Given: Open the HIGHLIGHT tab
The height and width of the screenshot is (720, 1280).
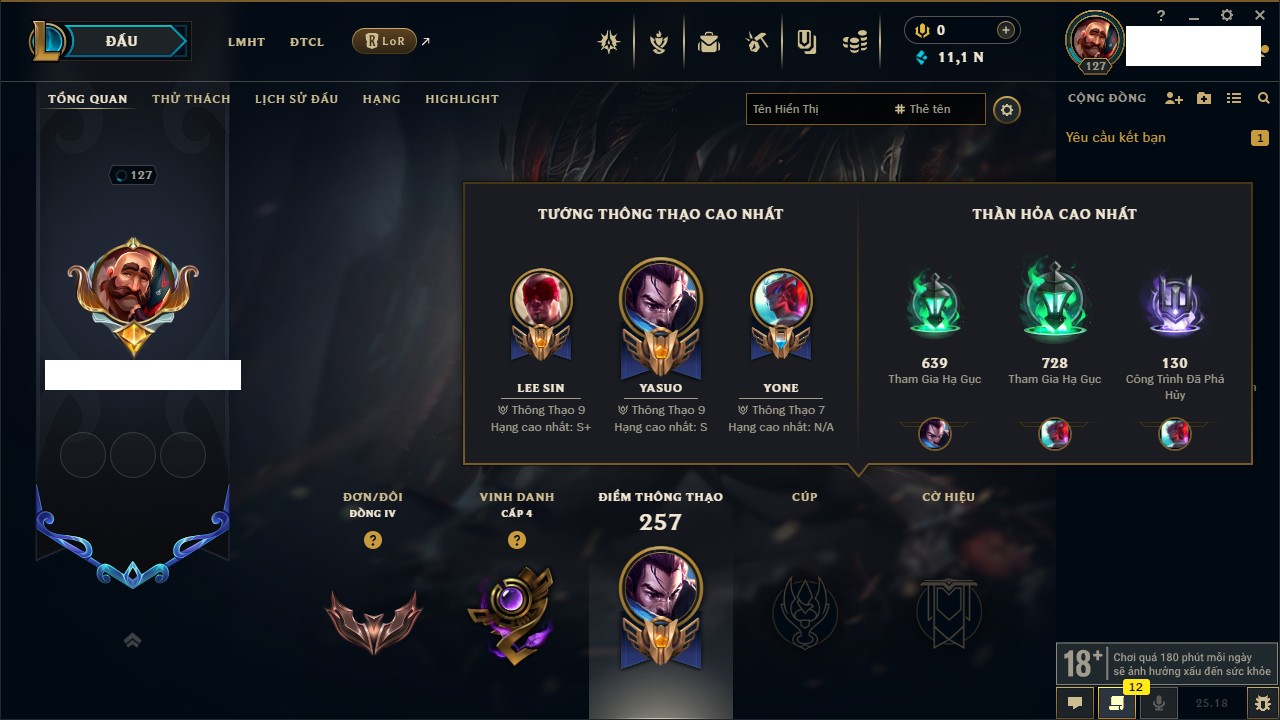Looking at the screenshot, I should pyautogui.click(x=461, y=99).
